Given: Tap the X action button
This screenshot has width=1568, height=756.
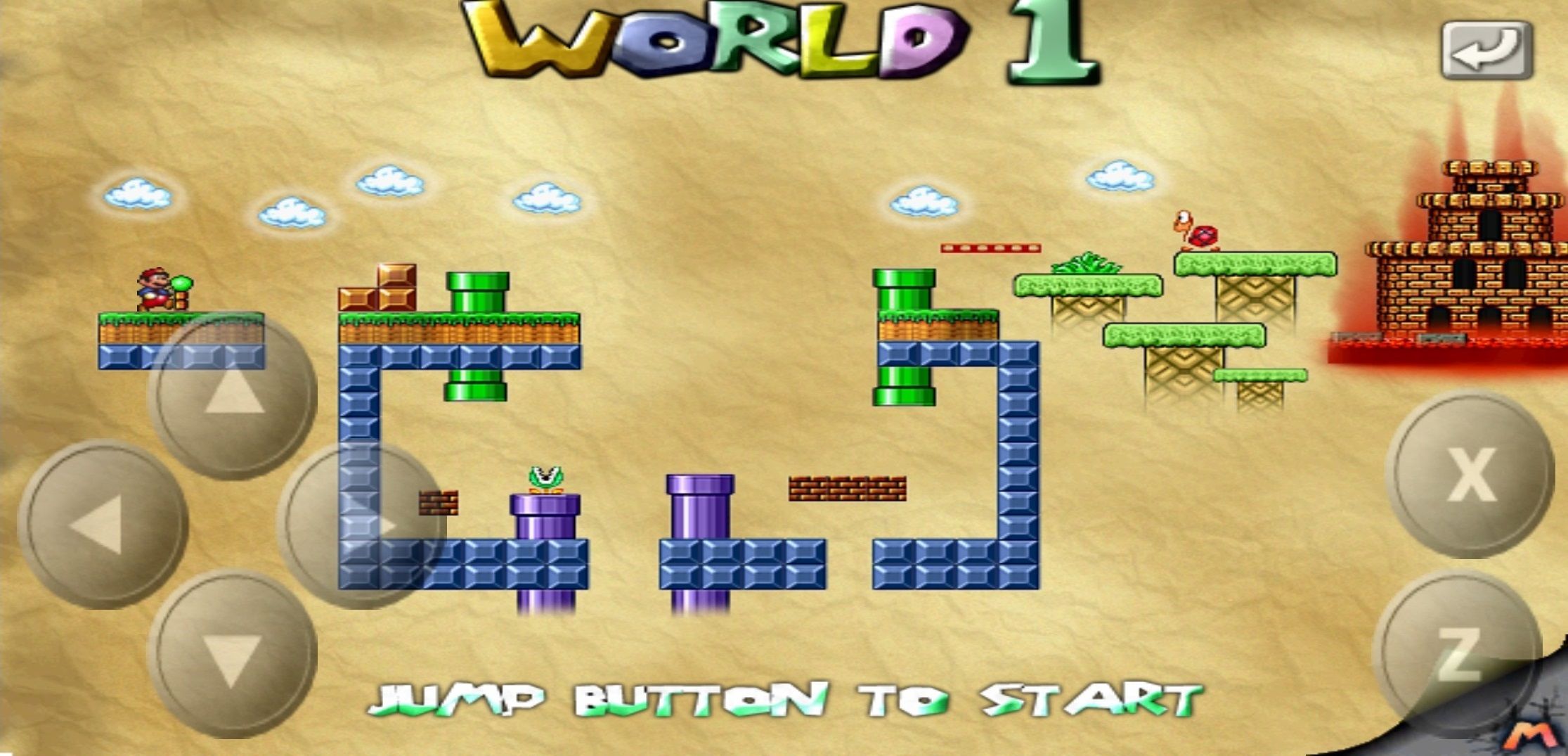Looking at the screenshot, I should point(1470,474).
